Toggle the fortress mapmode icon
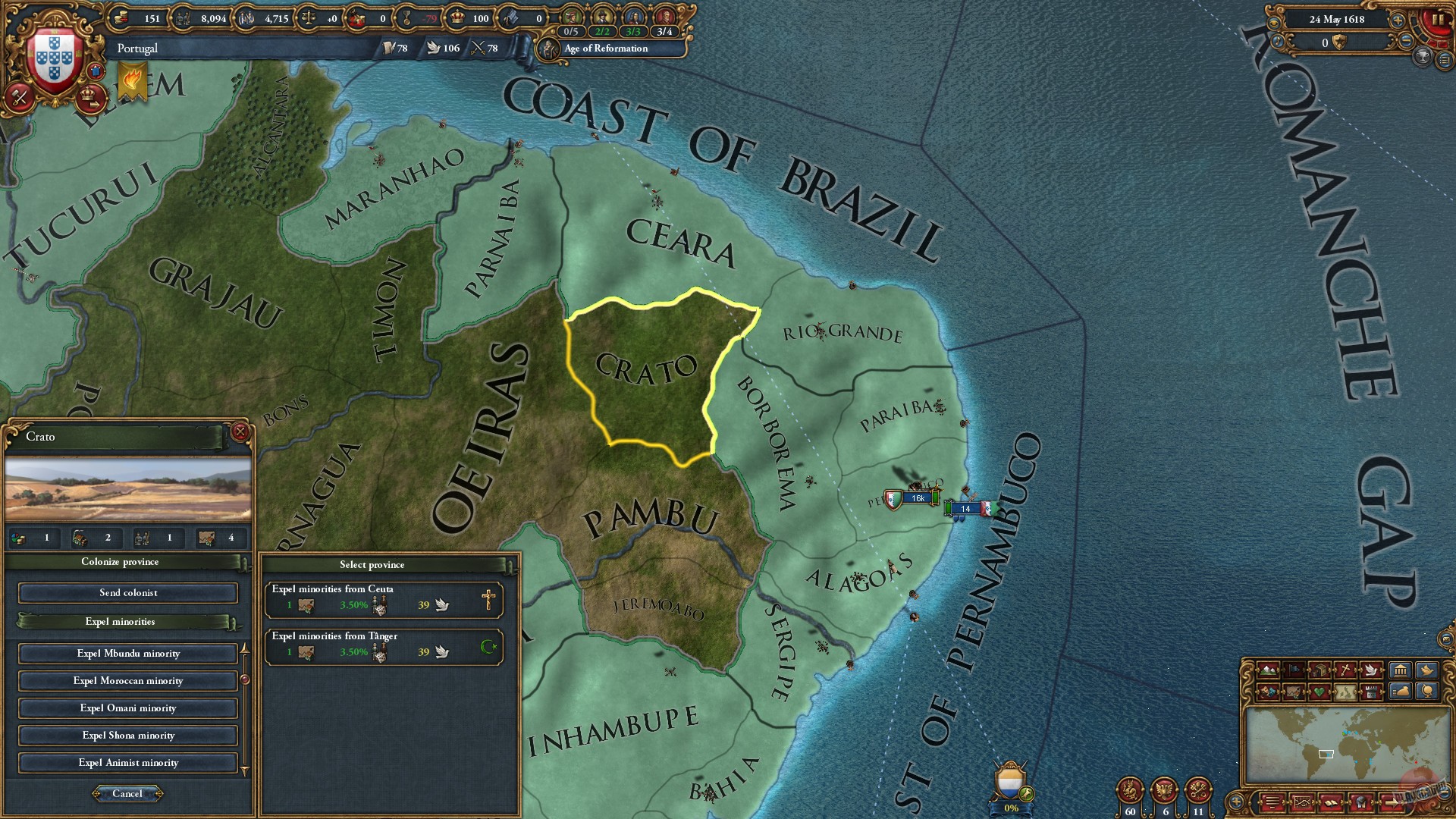 click(1373, 692)
